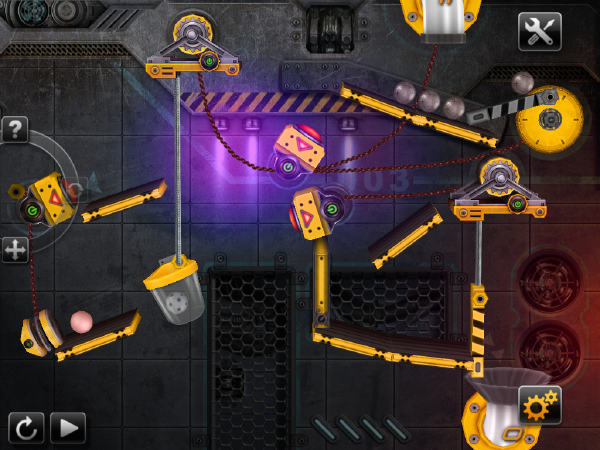Show help with the question mark button
This screenshot has width=600, height=450.
14,129
